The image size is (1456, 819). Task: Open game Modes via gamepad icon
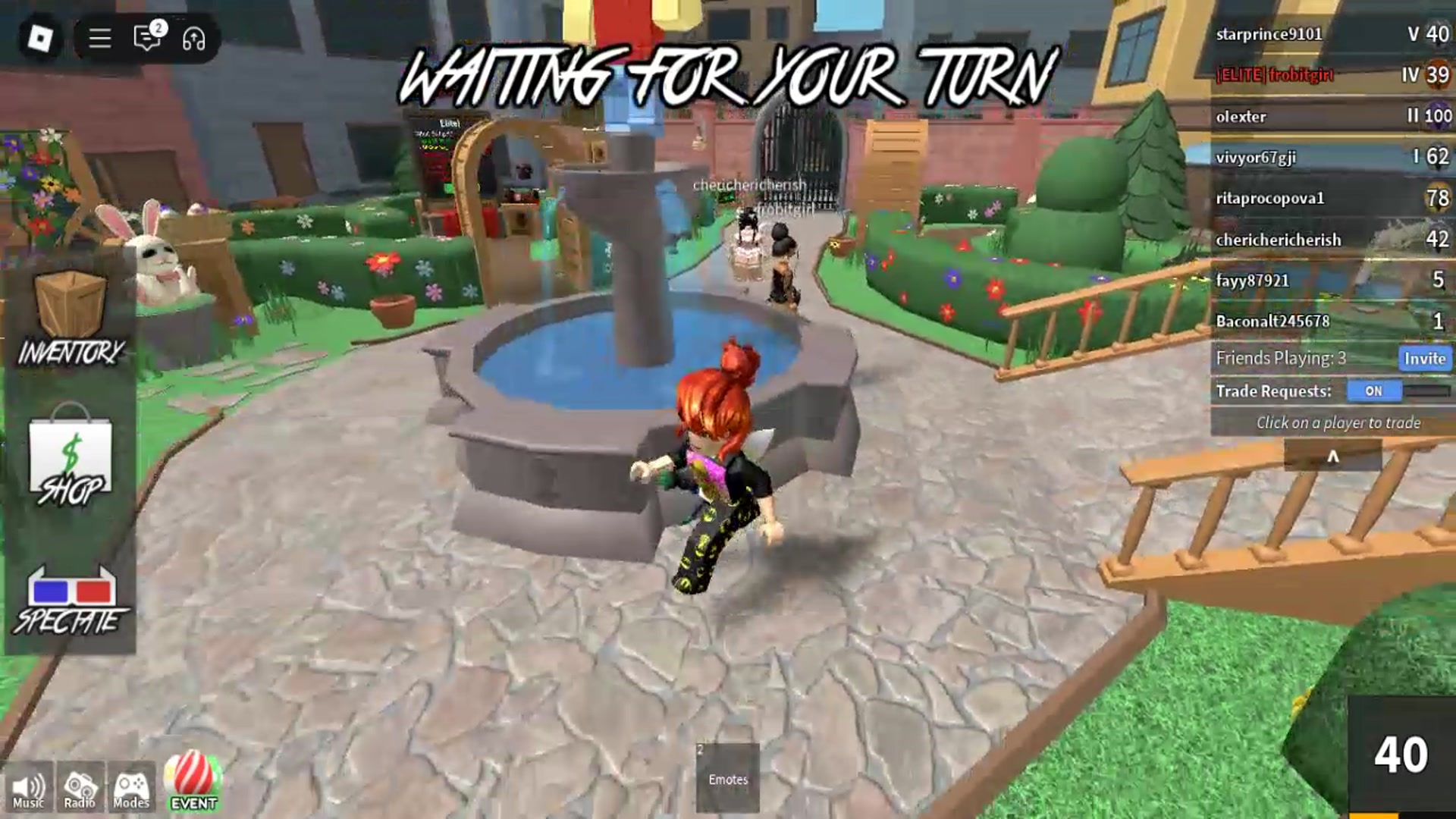point(130,786)
